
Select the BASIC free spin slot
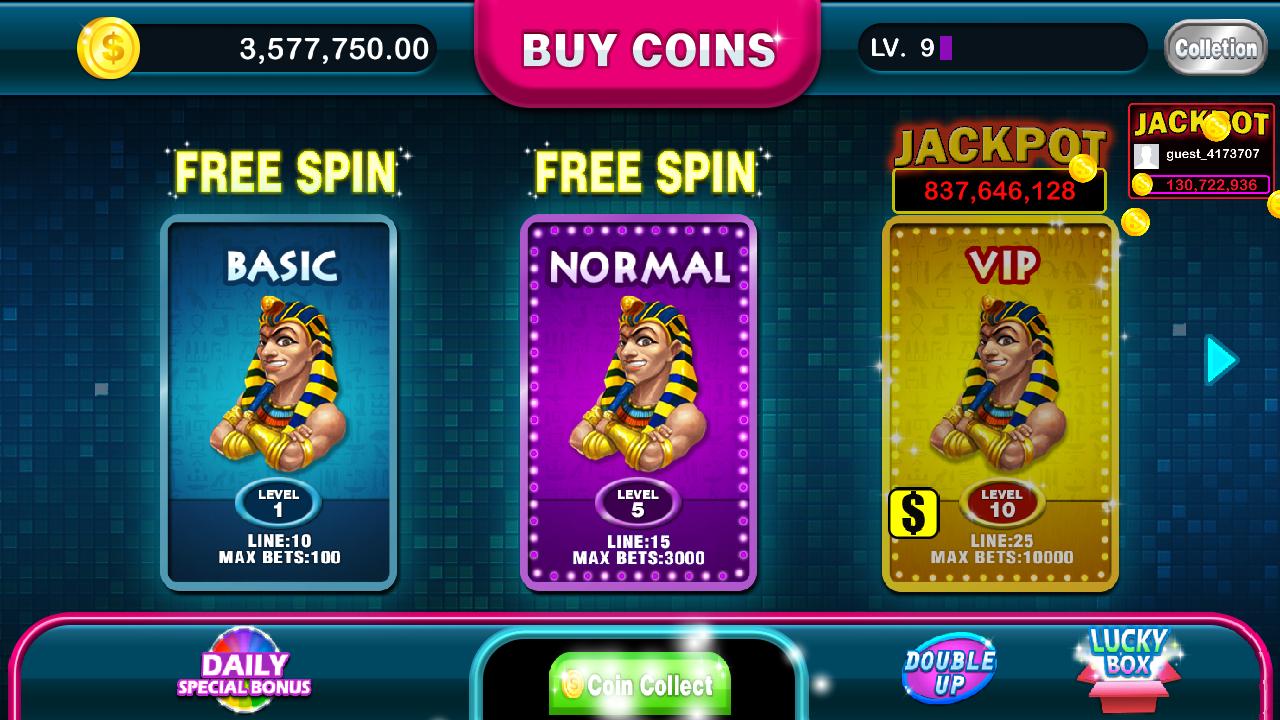[x=278, y=400]
